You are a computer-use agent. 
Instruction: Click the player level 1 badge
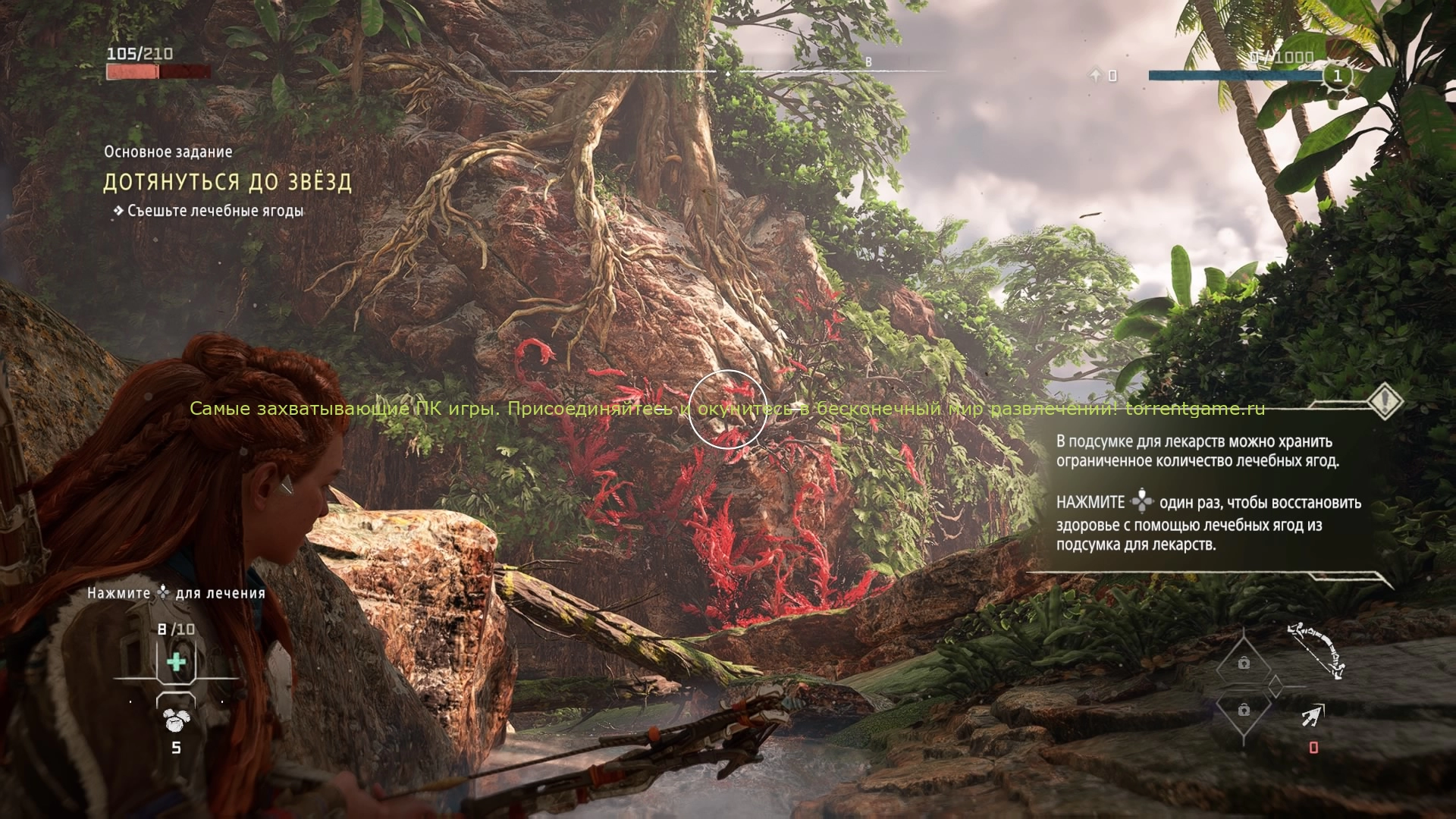(1337, 76)
